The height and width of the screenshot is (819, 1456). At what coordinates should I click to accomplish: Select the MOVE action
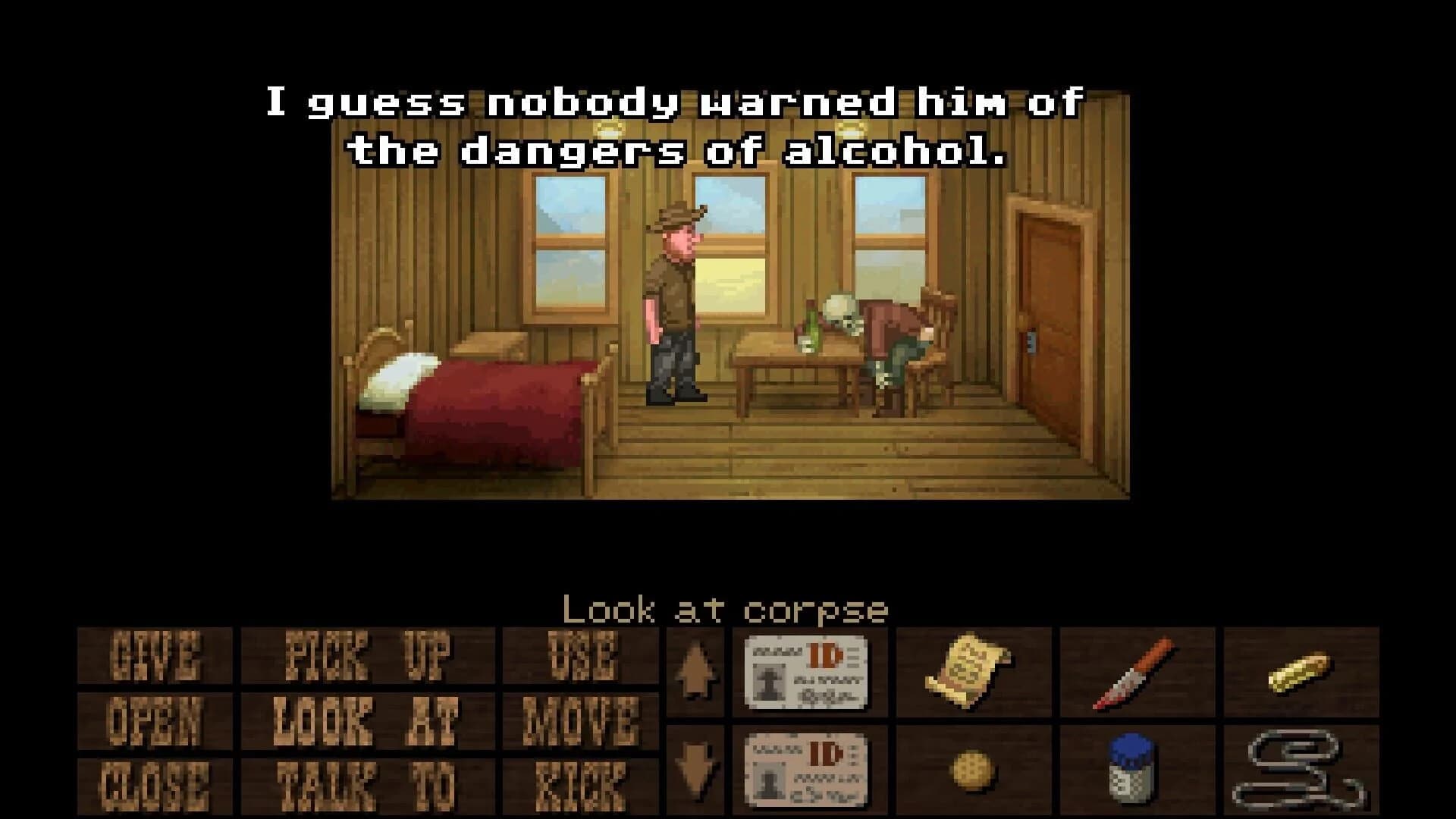click(x=584, y=720)
